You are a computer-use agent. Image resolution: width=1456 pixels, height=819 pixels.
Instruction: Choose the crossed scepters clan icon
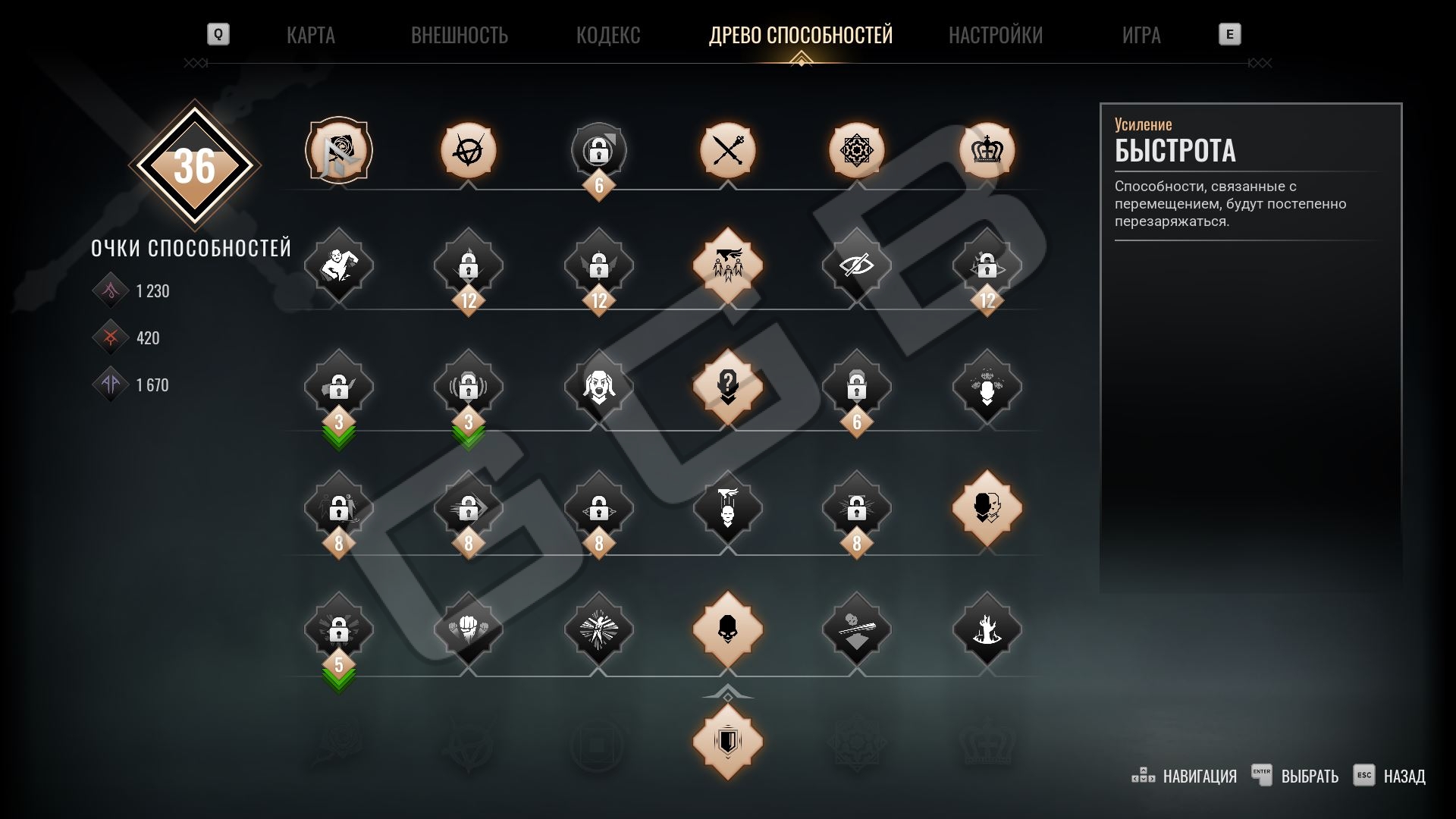(727, 150)
